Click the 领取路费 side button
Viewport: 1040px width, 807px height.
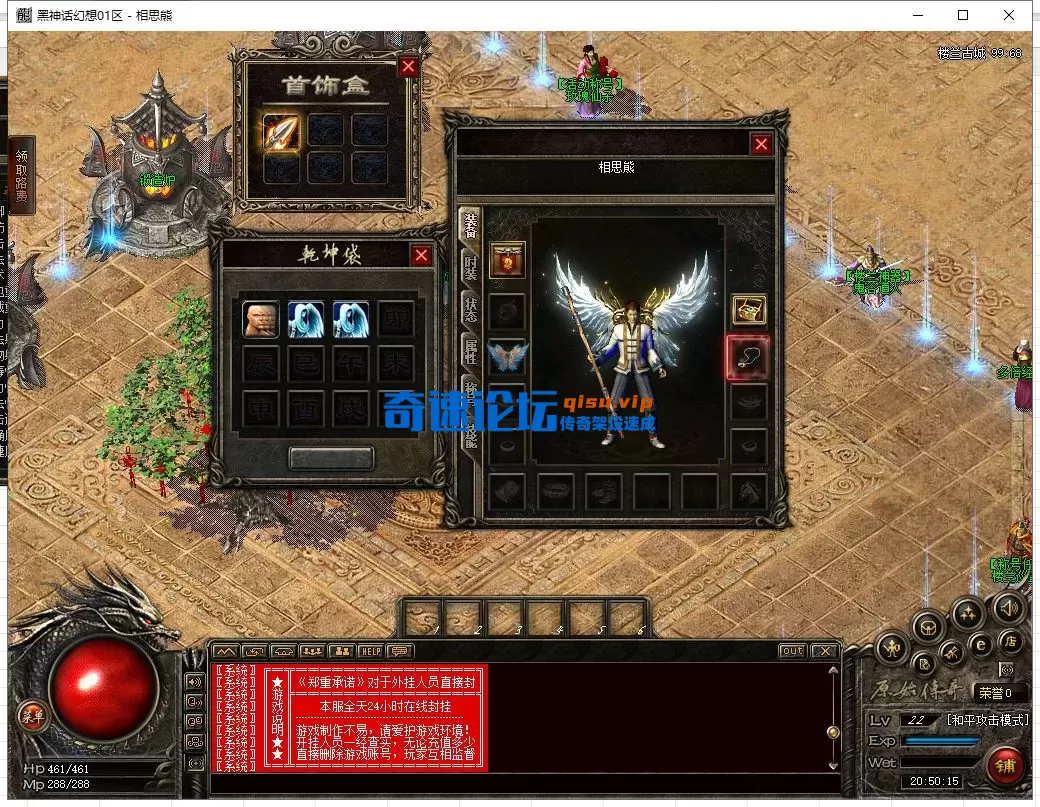(21, 177)
